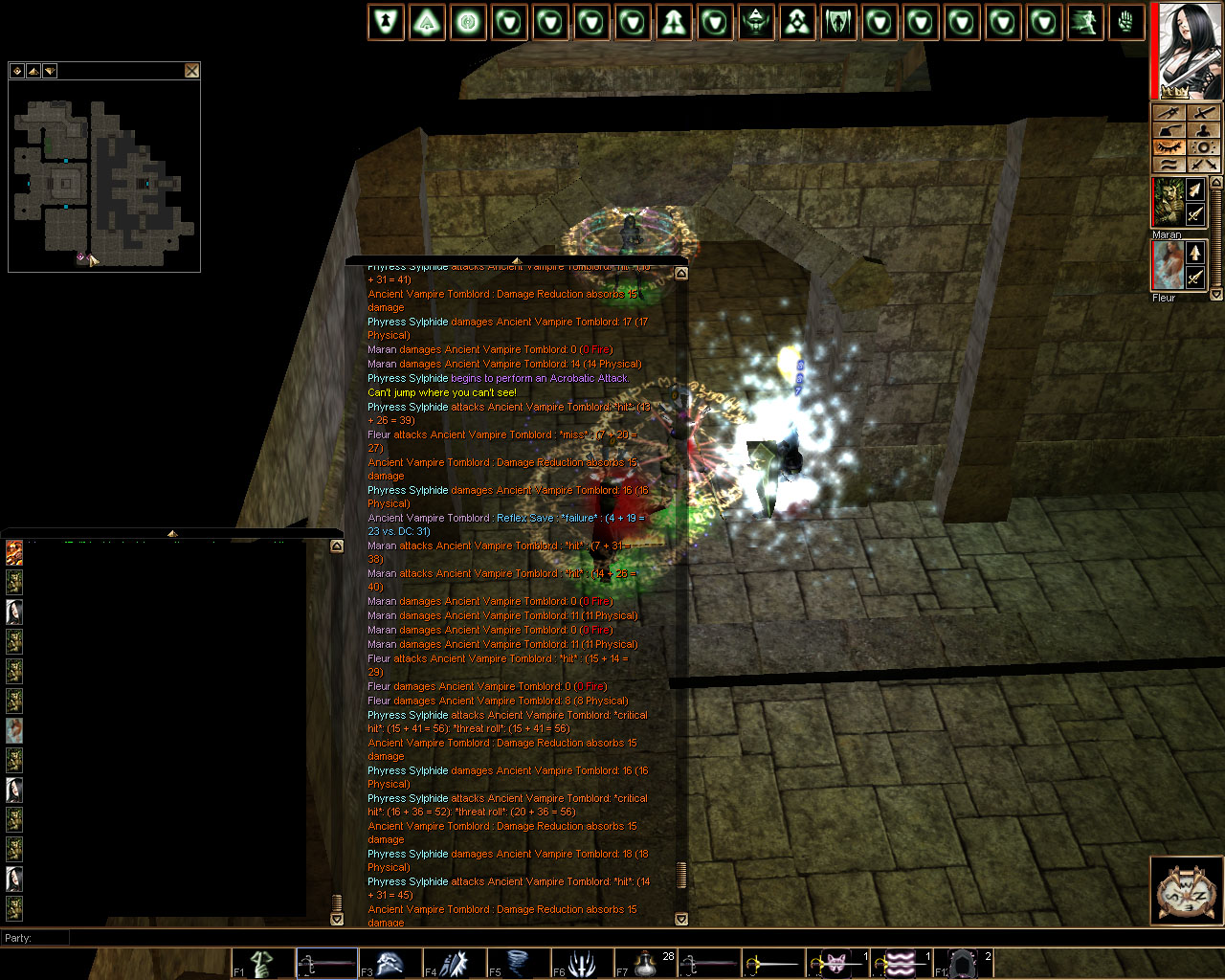This screenshot has height=980, width=1225.
Task: Zoom the minimap with its arrow control
Action: click(x=33, y=70)
